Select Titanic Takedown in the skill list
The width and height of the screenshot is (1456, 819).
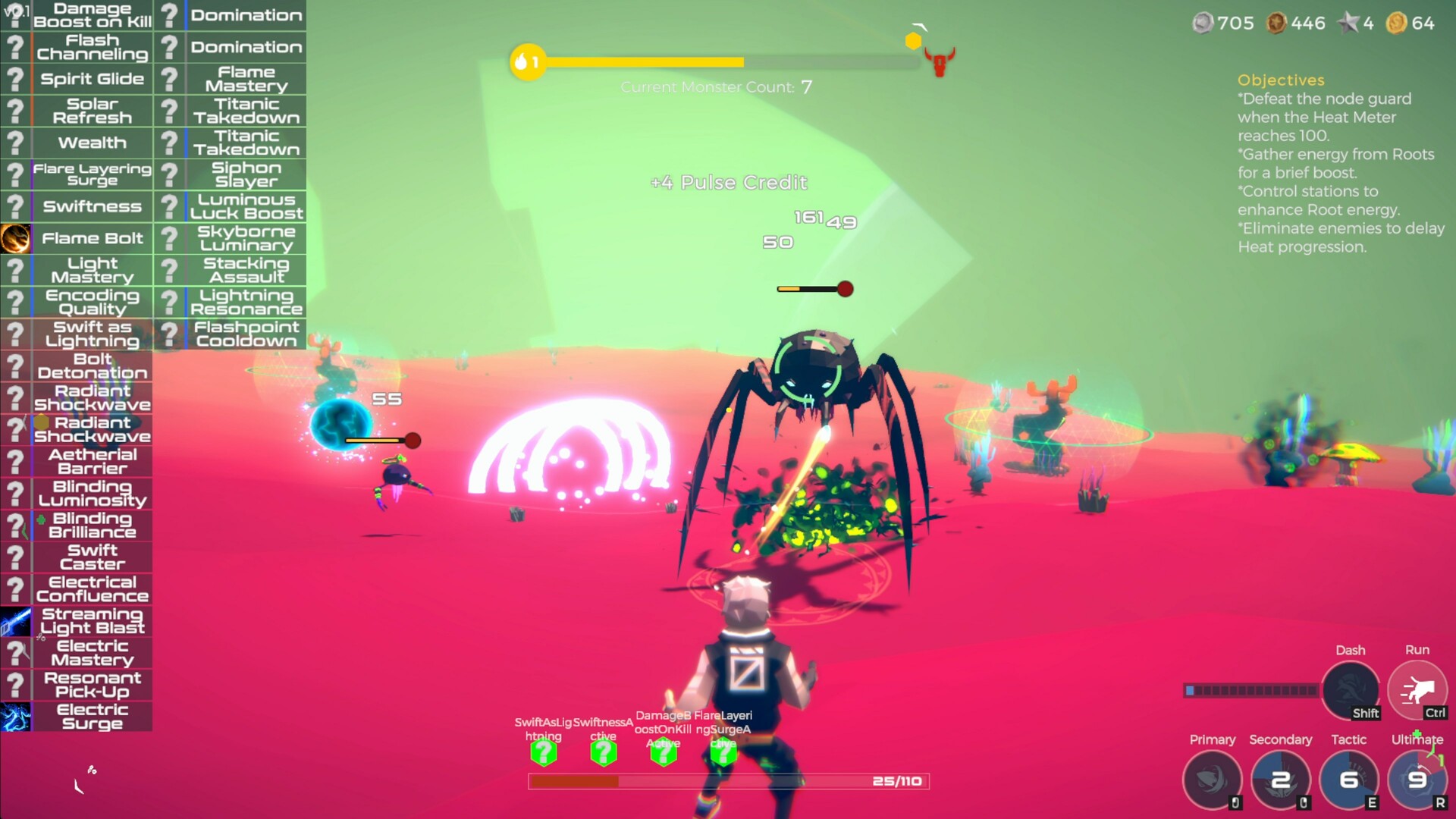(244, 110)
